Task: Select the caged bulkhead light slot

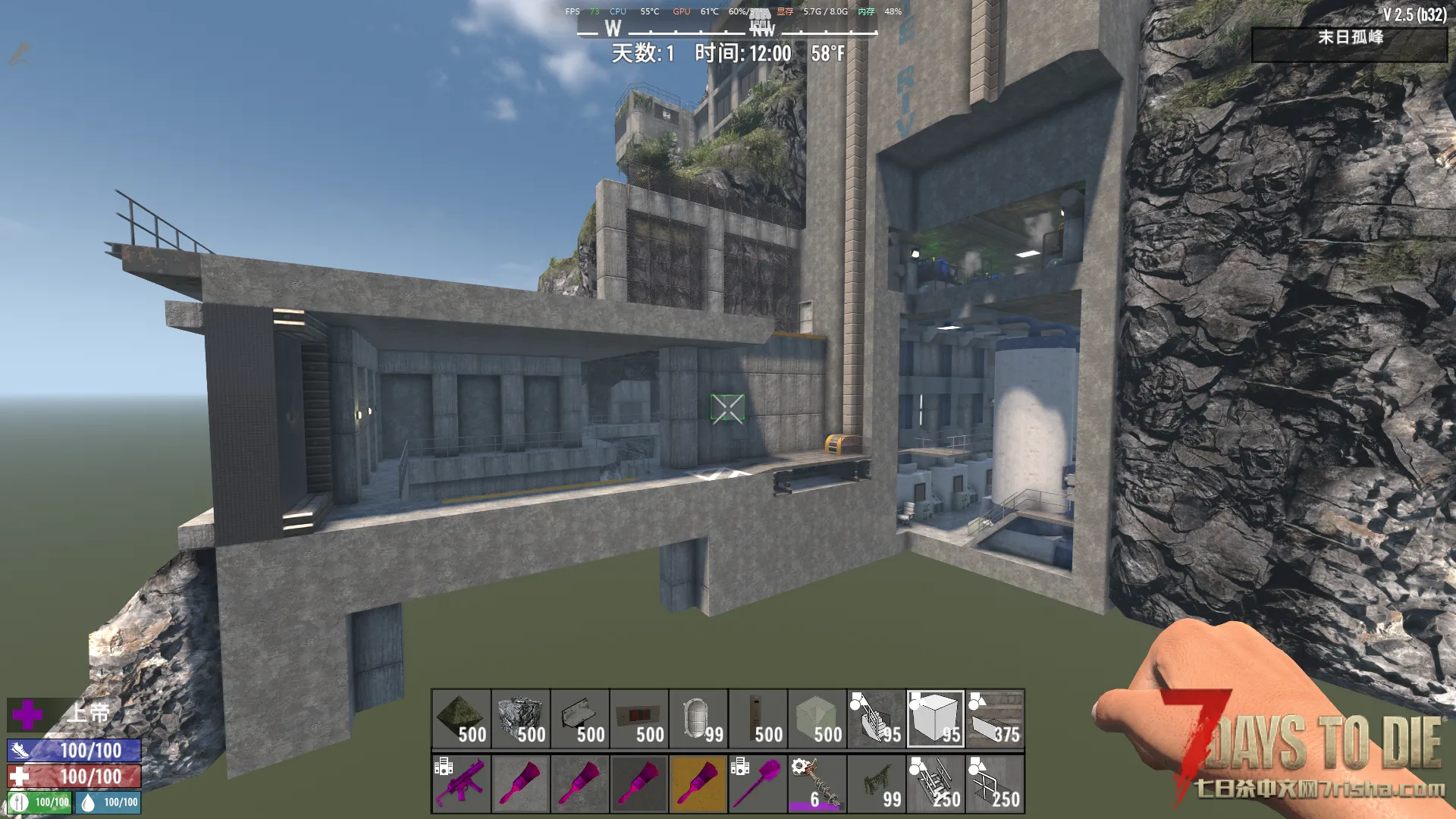Action: pyautogui.click(x=698, y=718)
